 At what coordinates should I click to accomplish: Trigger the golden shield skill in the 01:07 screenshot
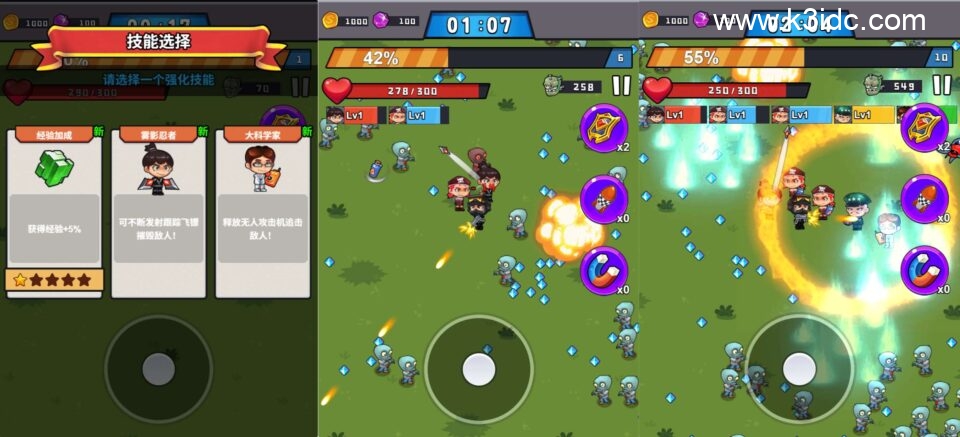tap(604, 127)
